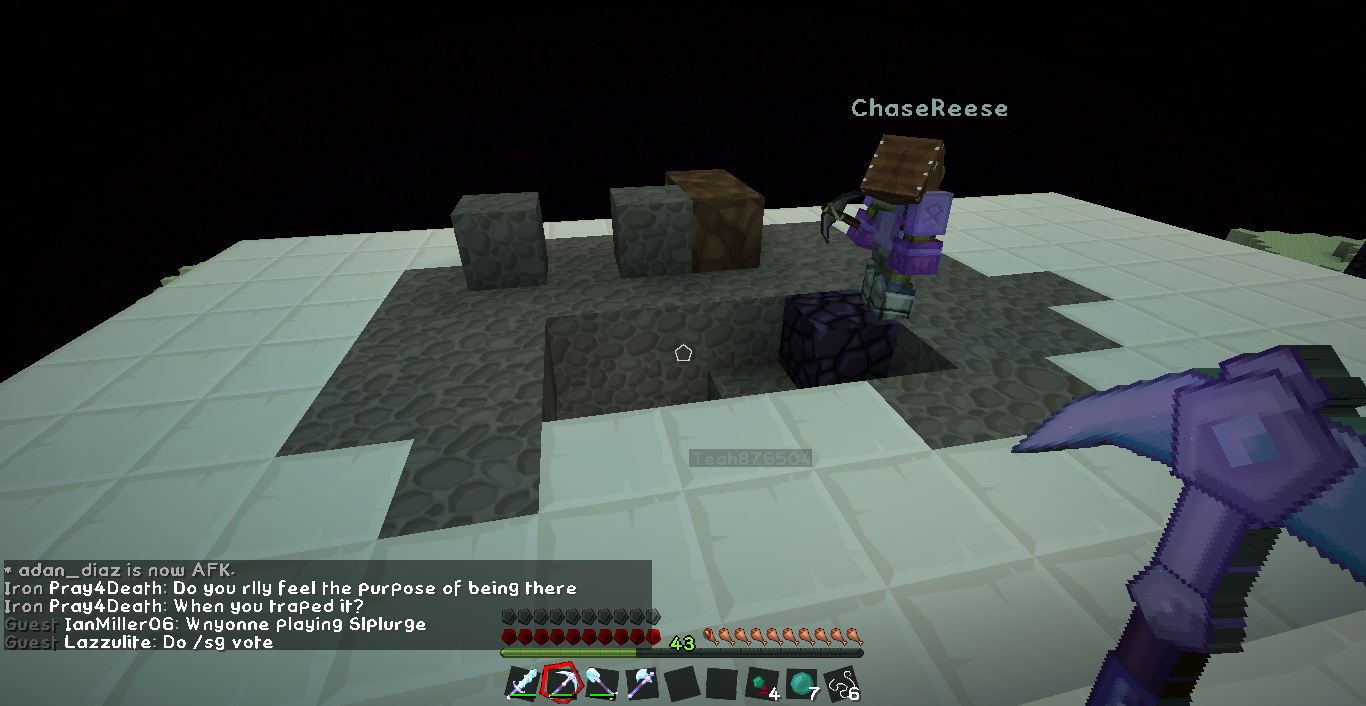The height and width of the screenshot is (706, 1366).
Task: Click the chat message from Lazzulite
Action: (168, 642)
